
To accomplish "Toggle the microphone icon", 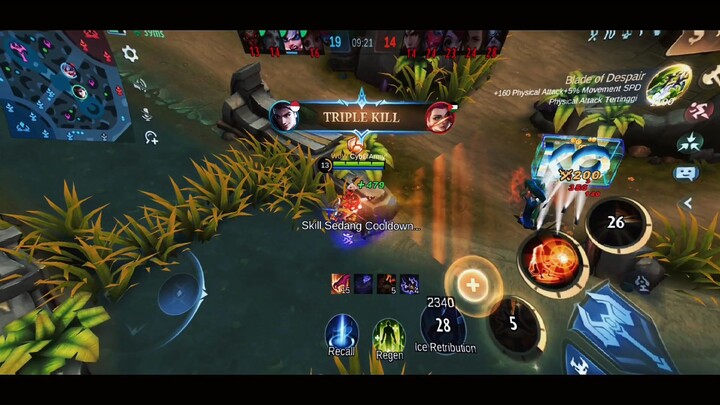I will 146,113.
